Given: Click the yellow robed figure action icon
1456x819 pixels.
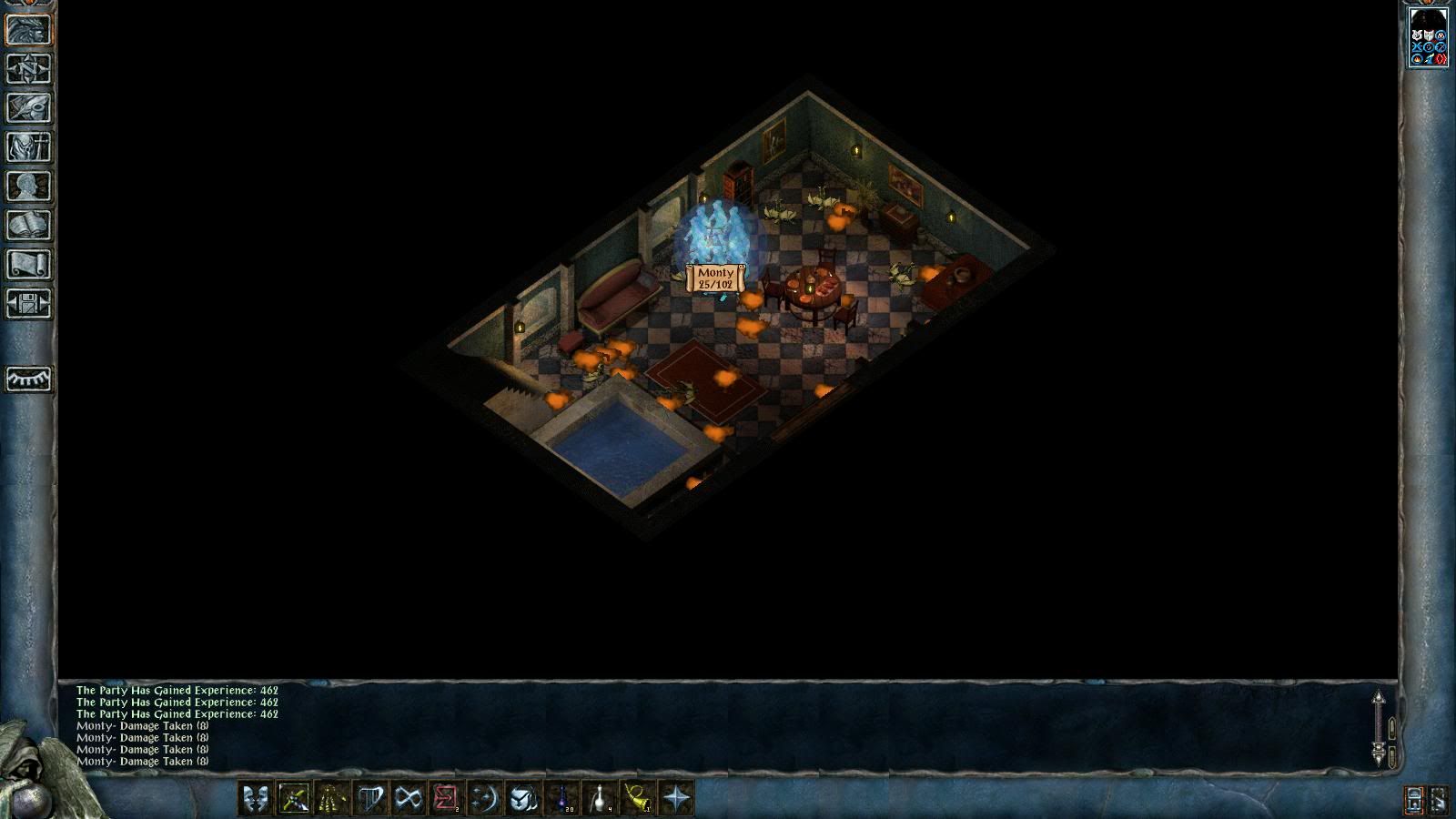Looking at the screenshot, I should pos(332,798).
